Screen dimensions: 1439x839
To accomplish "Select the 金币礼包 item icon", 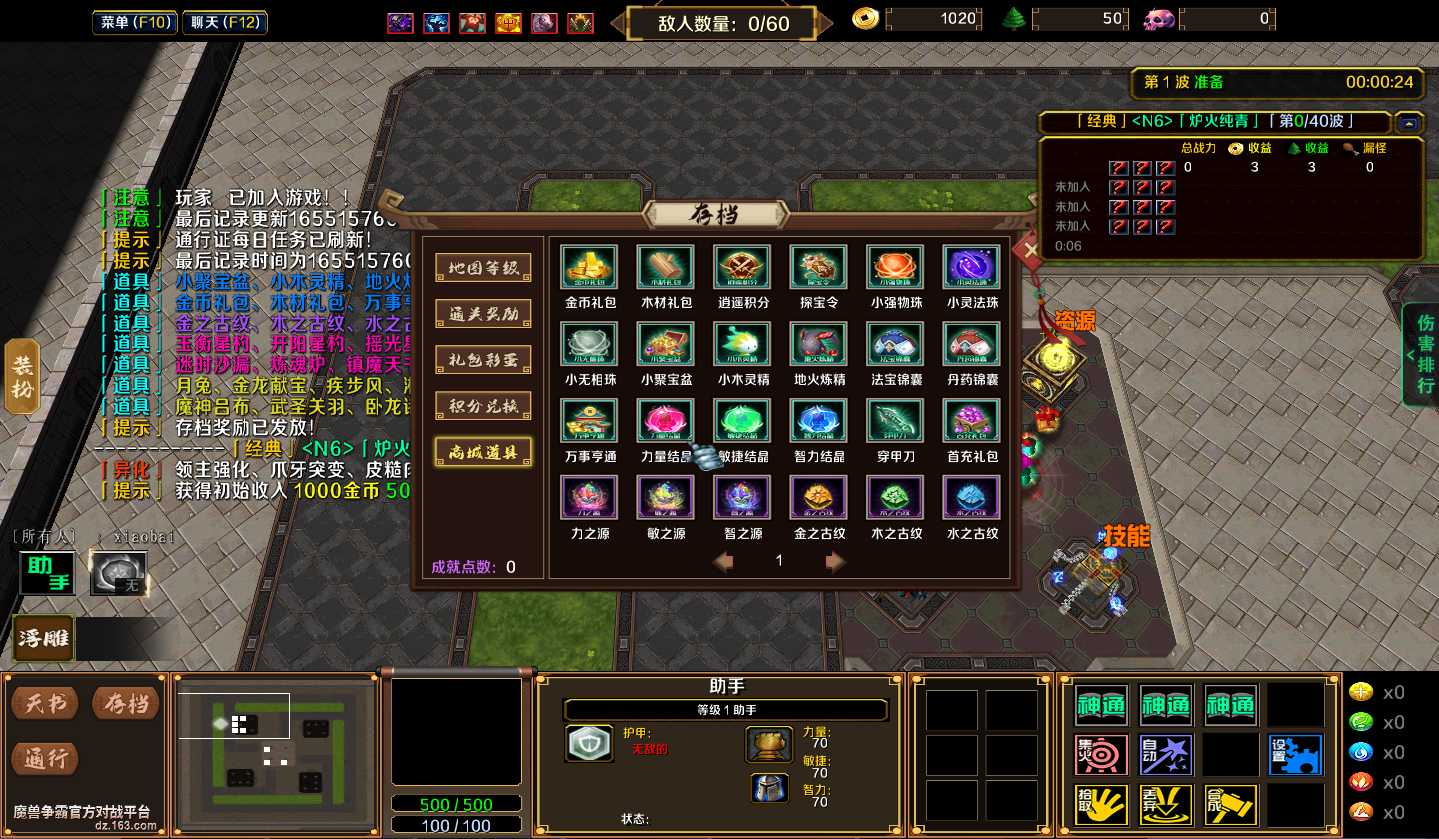I will point(590,268).
